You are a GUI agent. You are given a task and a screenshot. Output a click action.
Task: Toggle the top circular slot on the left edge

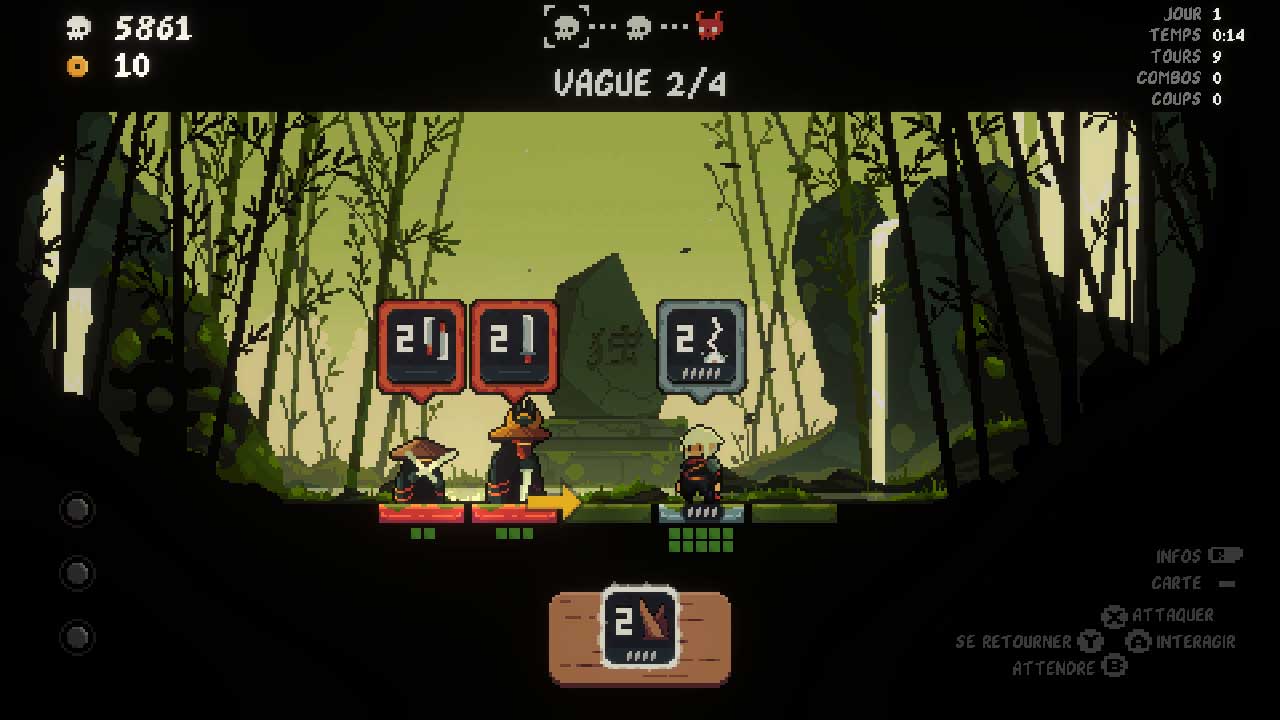point(77,510)
